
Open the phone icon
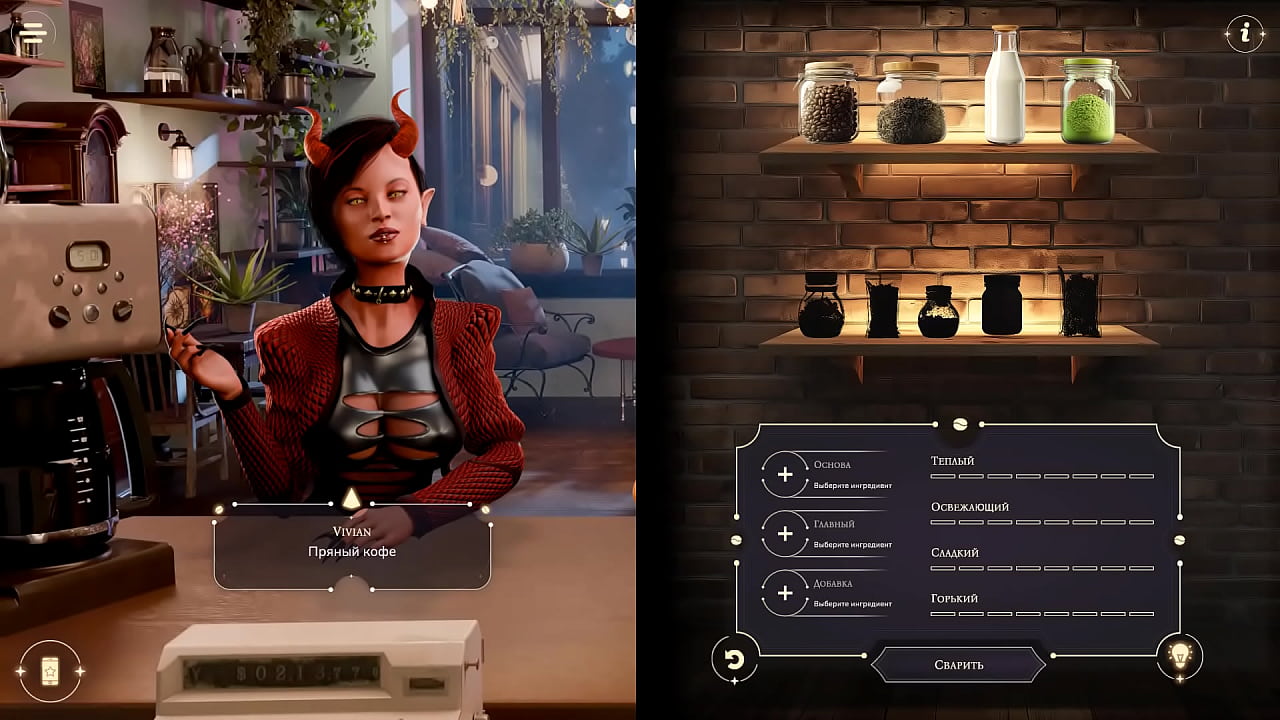pos(50,671)
